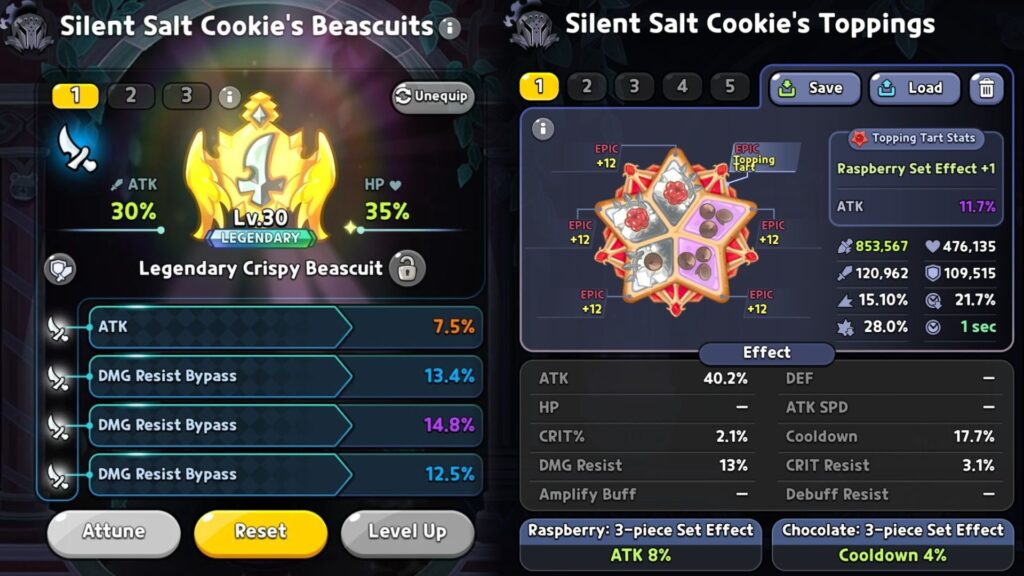Save the current topping preset
1024x576 pixels.
[x=814, y=88]
